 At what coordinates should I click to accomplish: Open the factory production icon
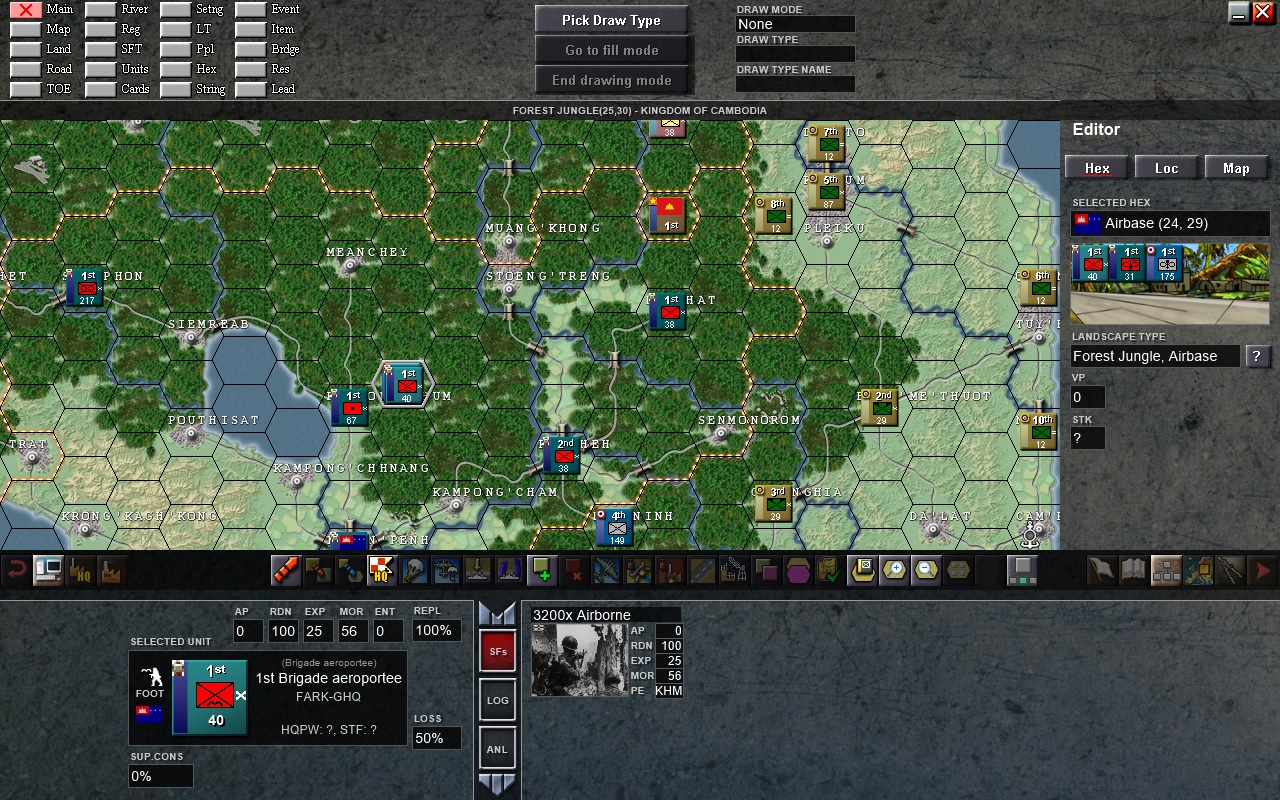coord(112,570)
